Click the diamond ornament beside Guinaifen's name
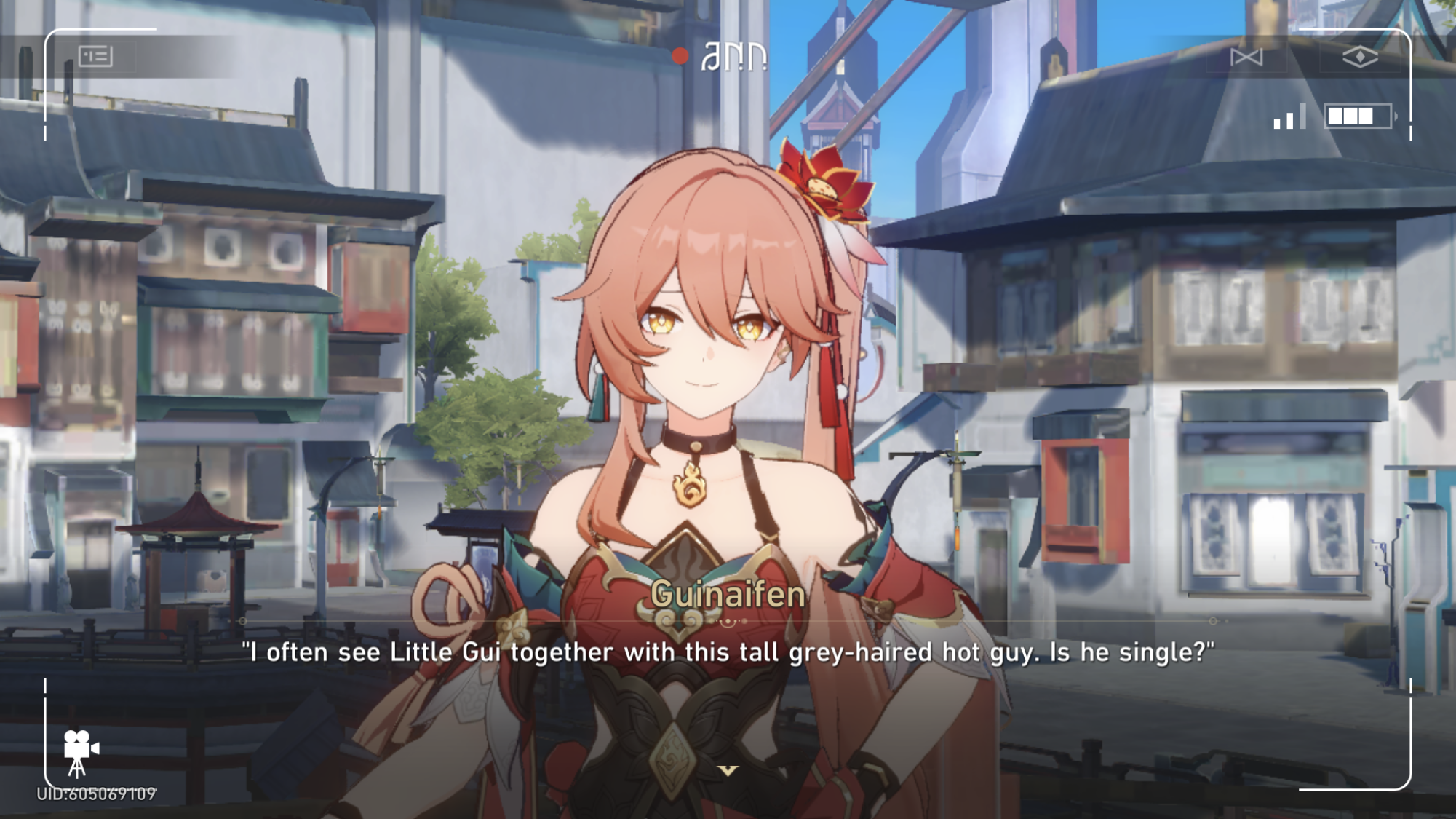 (728, 622)
